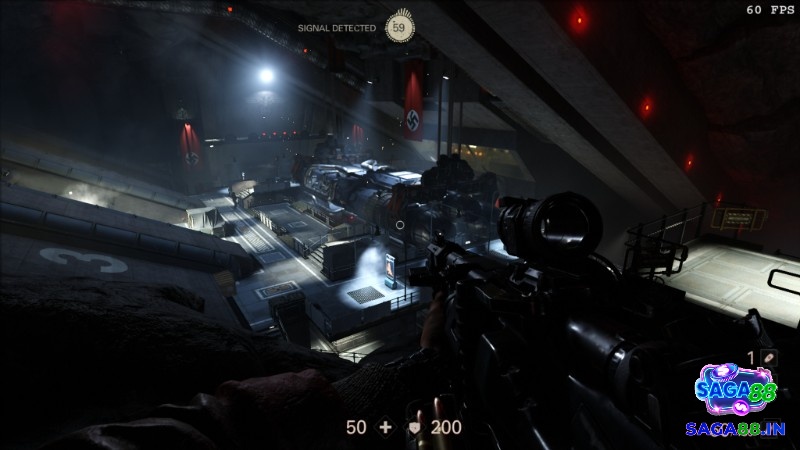Select the grenade slot icon
The width and height of the screenshot is (800, 450).
pyautogui.click(x=769, y=357)
